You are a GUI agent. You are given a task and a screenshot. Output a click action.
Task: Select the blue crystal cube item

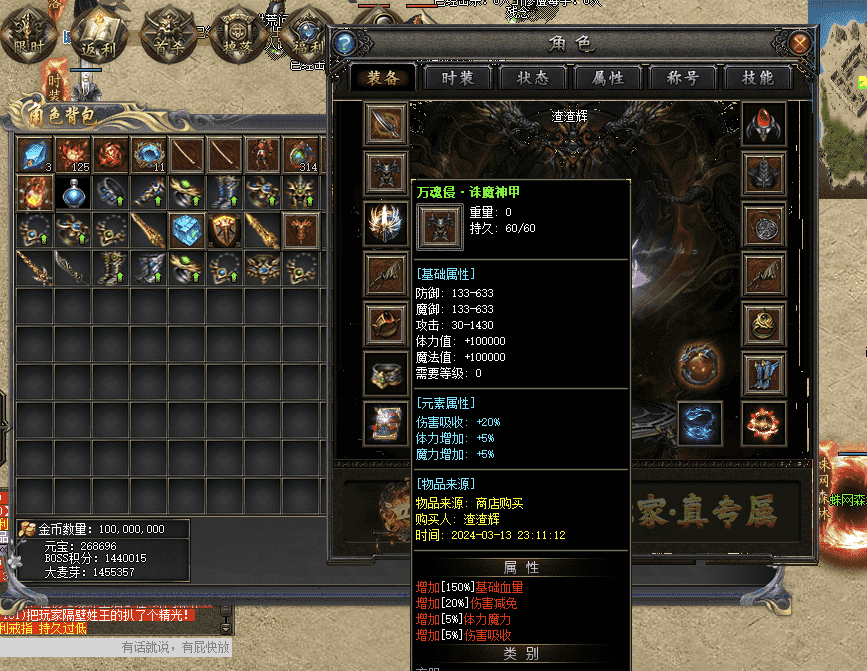tap(187, 230)
